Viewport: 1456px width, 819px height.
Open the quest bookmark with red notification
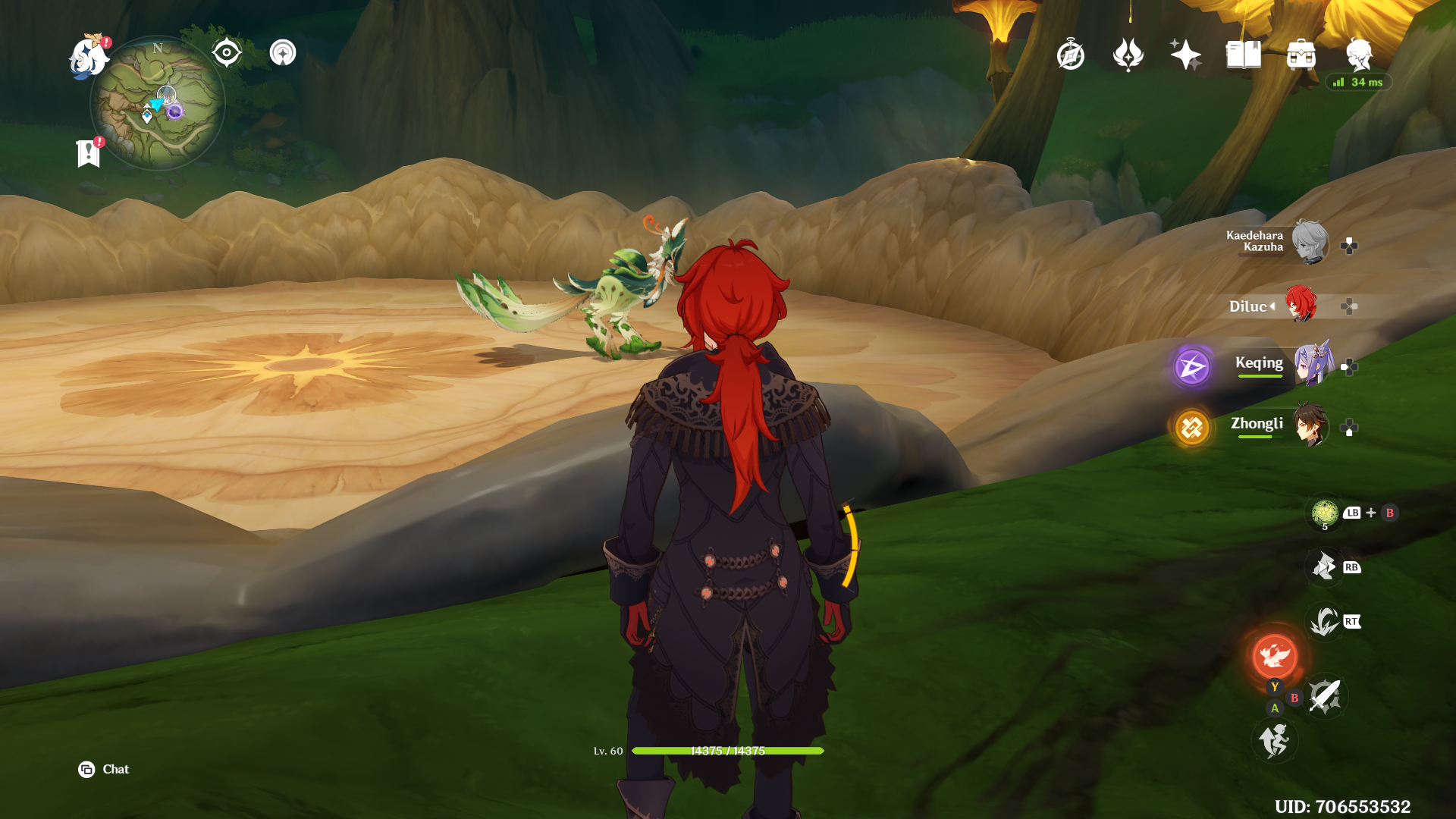(89, 149)
